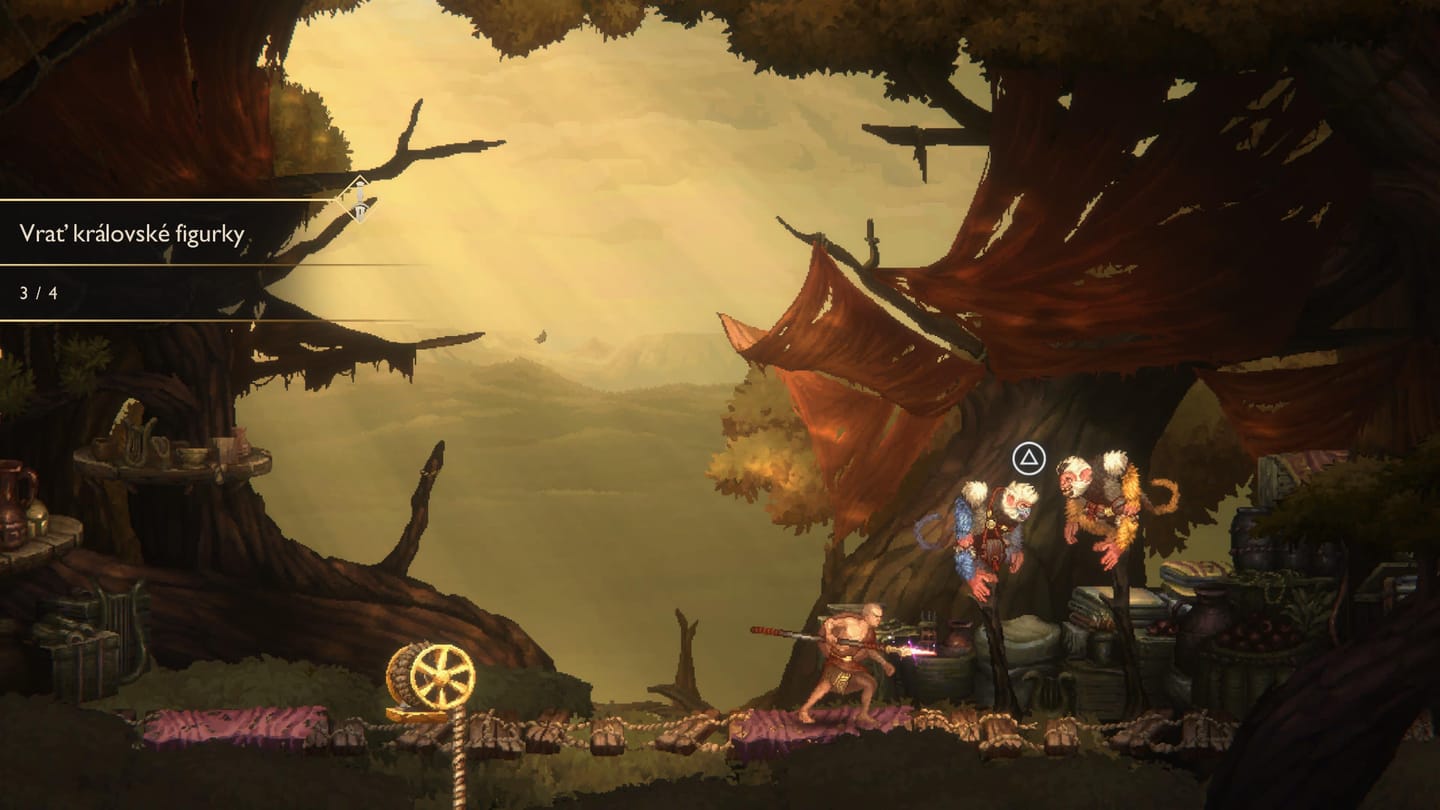Click the hanging rope below the spinning wheel
This screenshot has width=1440, height=810.
click(460, 770)
